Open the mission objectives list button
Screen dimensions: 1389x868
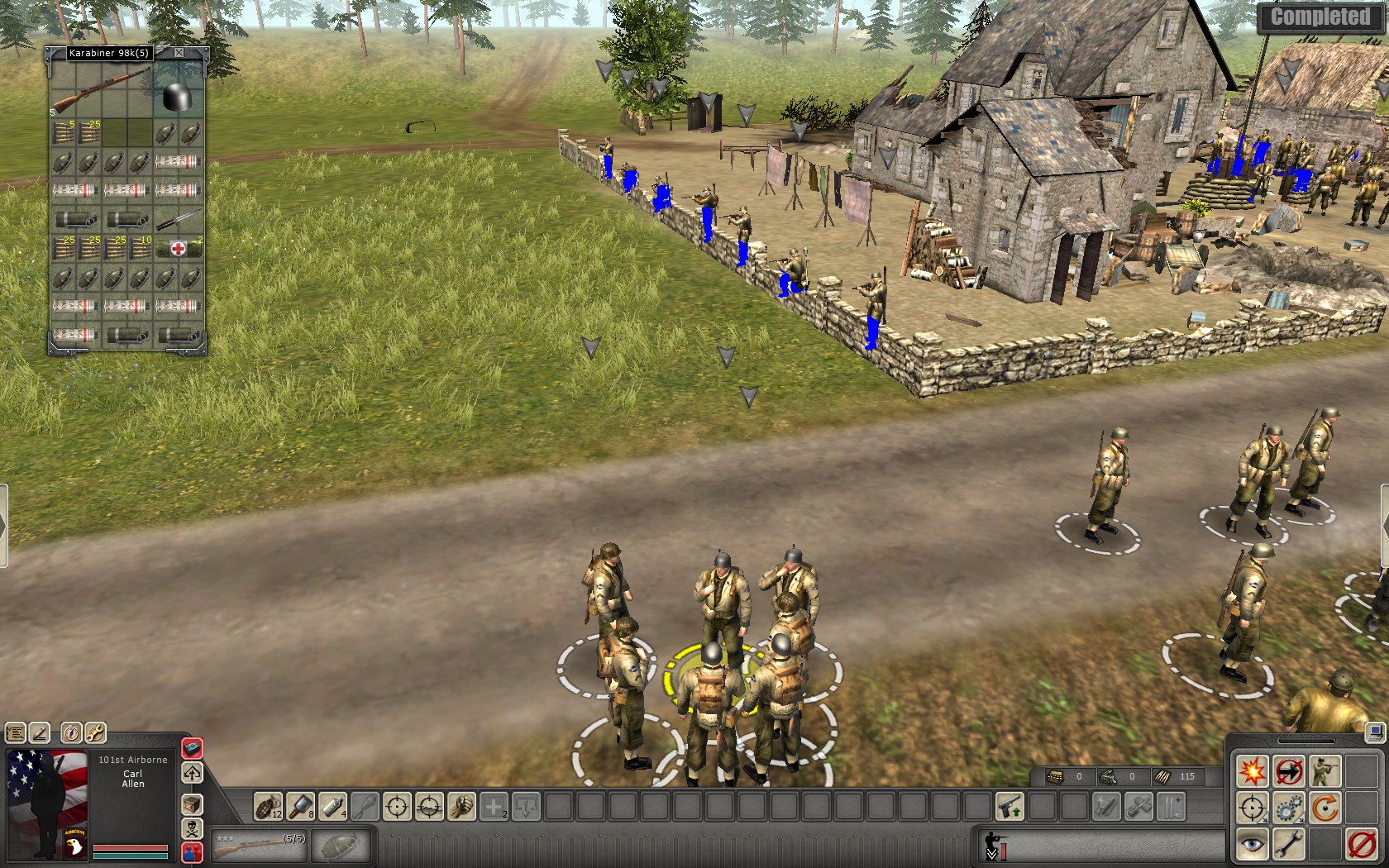(16, 732)
